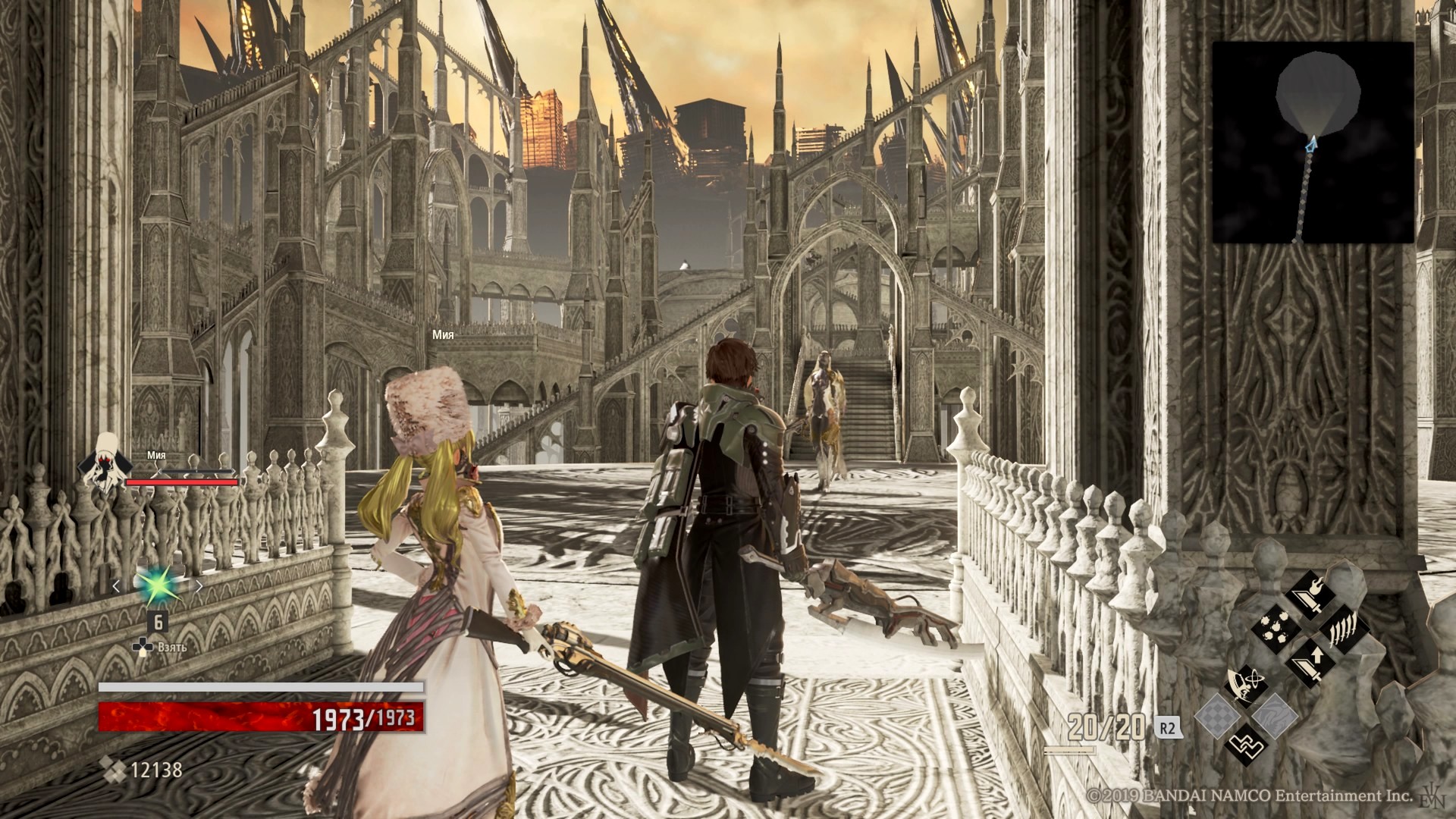Click the minimap in the corner
The width and height of the screenshot is (1456, 819).
(1313, 143)
